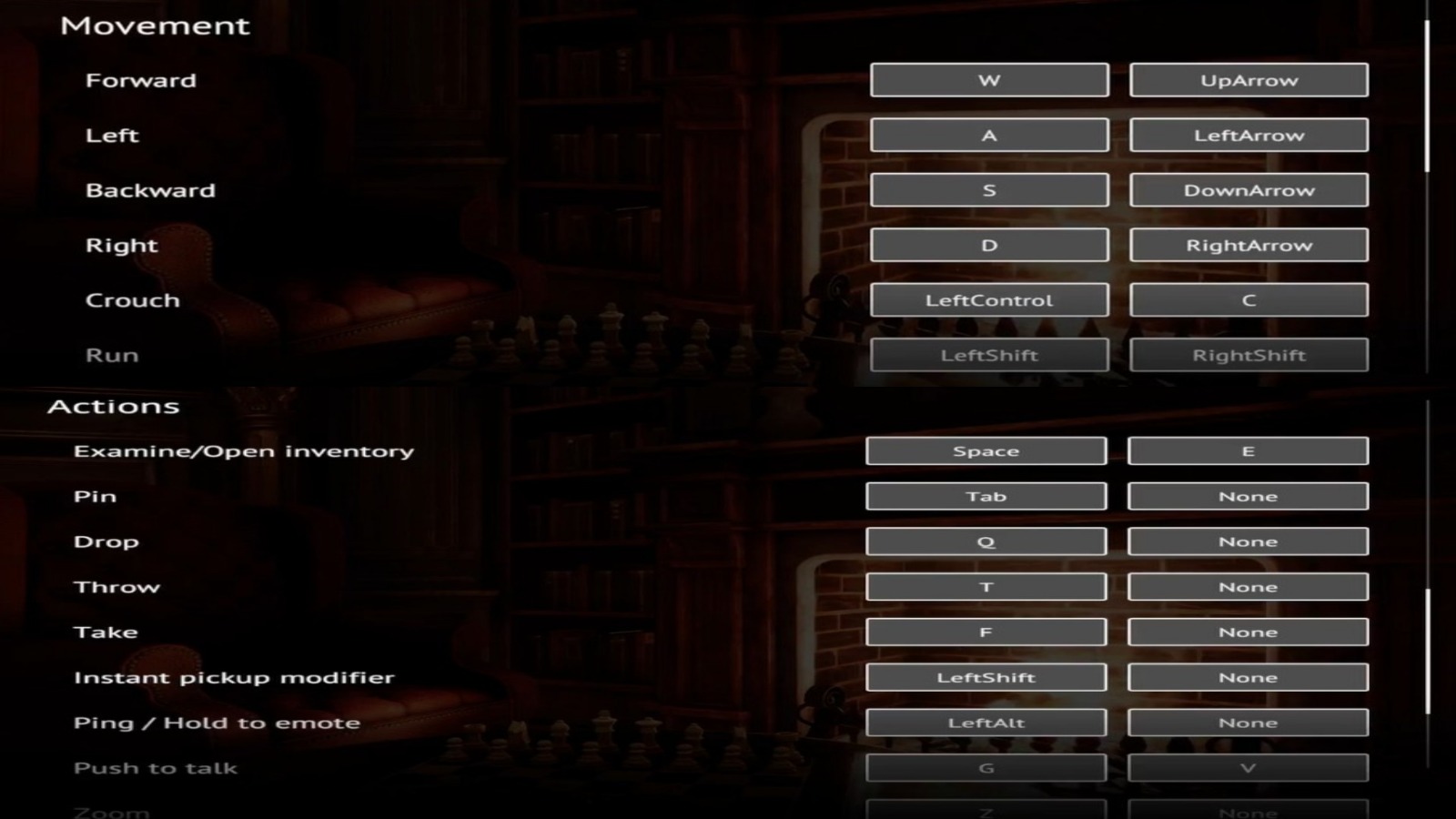The height and width of the screenshot is (819, 1456).
Task: Click the RightArrow binding for Right
Action: click(x=1249, y=244)
